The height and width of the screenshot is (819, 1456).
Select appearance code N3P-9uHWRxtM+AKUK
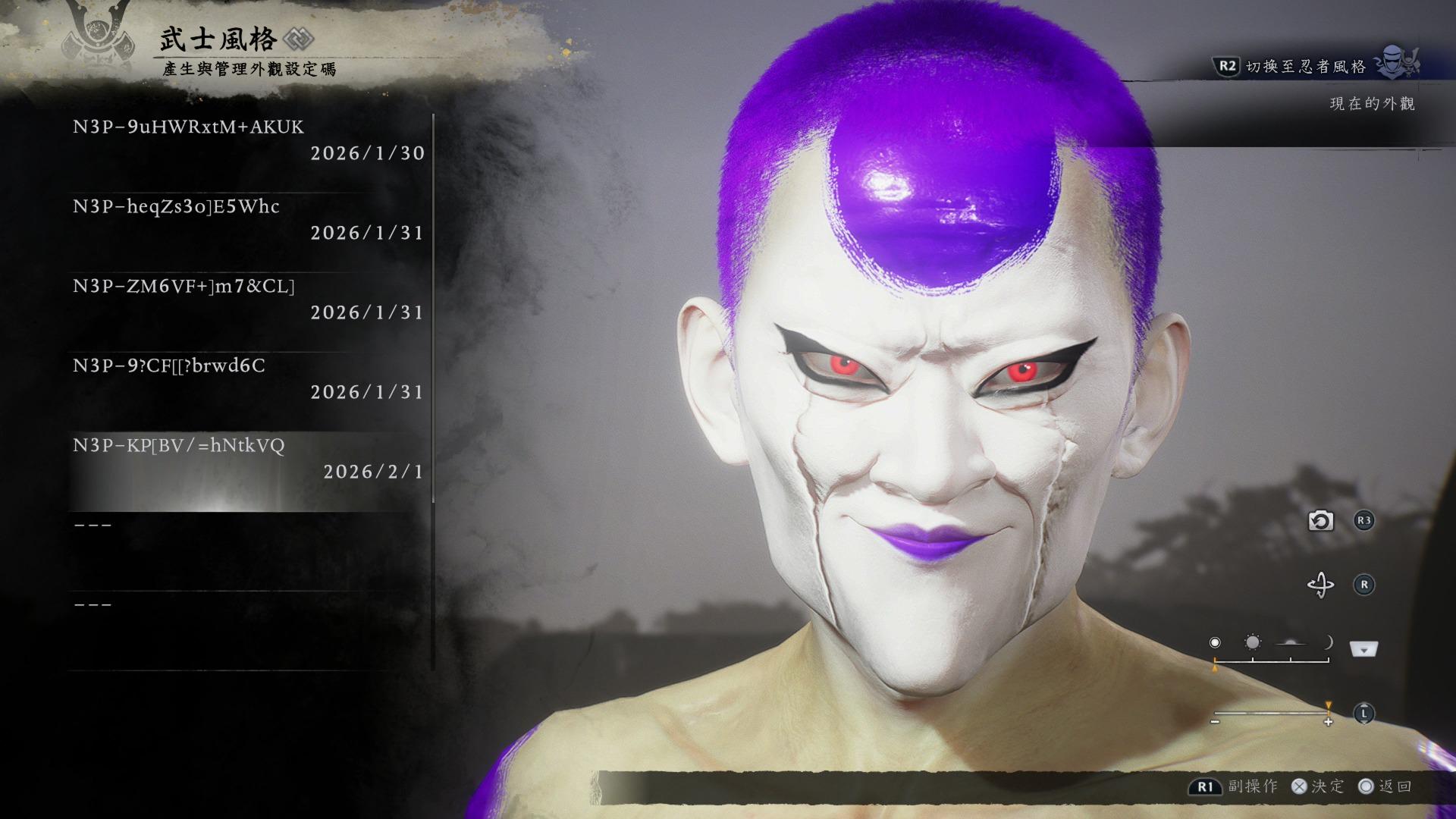point(249,140)
